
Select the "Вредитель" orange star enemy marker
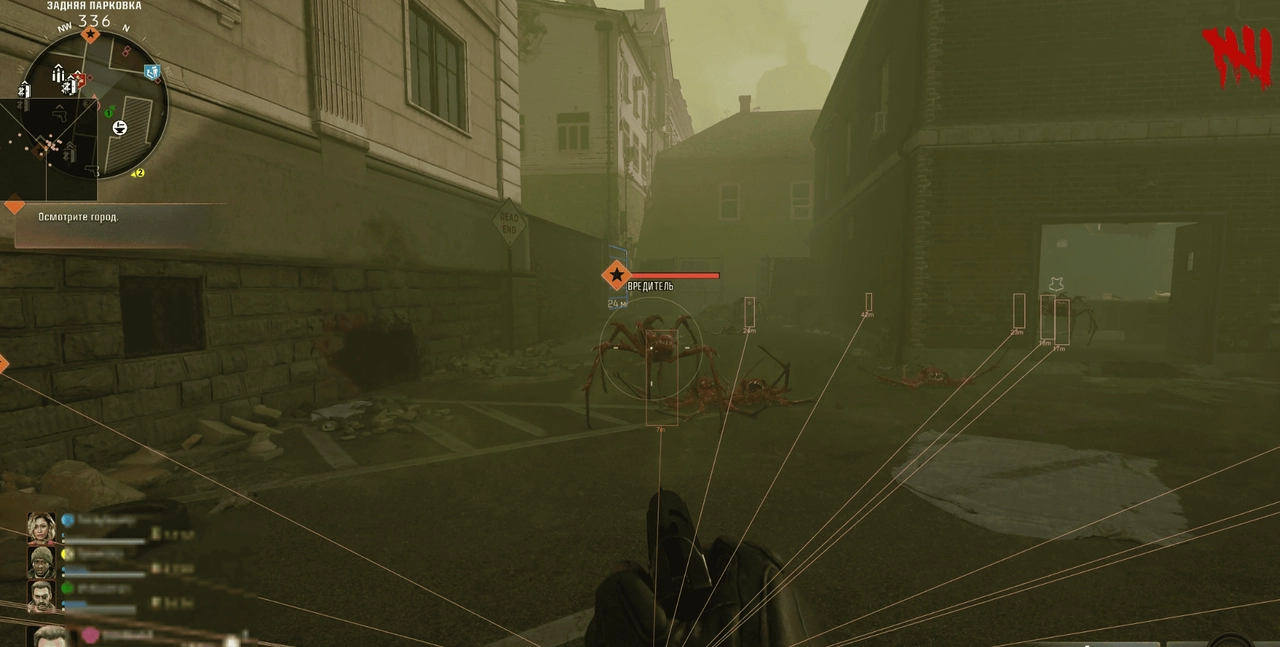point(617,275)
